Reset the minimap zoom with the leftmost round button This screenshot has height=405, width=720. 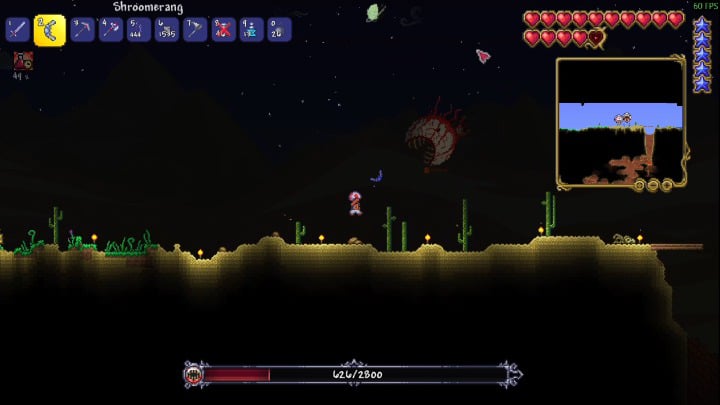pos(640,185)
